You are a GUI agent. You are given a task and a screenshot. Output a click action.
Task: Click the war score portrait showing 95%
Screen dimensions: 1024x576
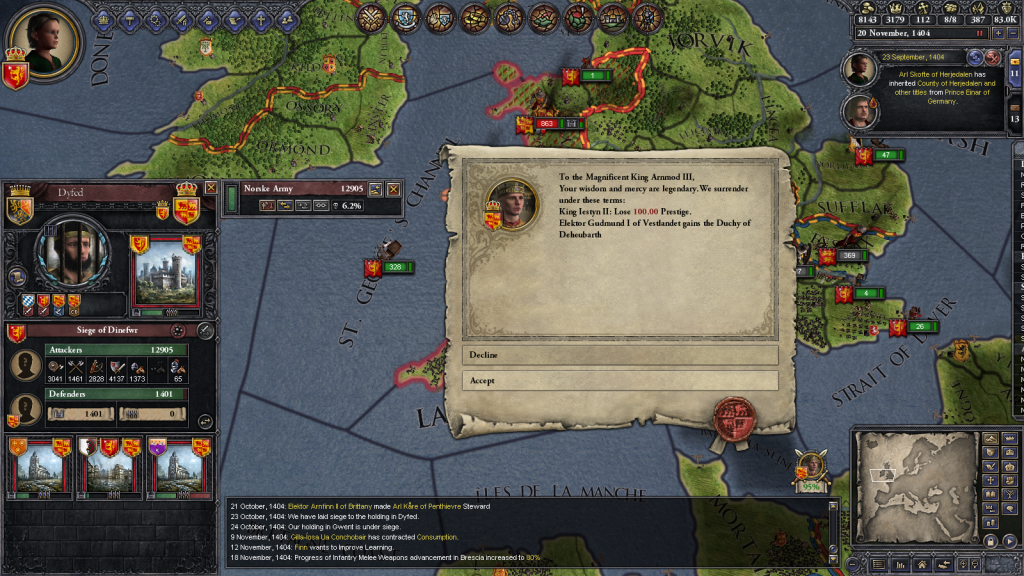pos(811,469)
